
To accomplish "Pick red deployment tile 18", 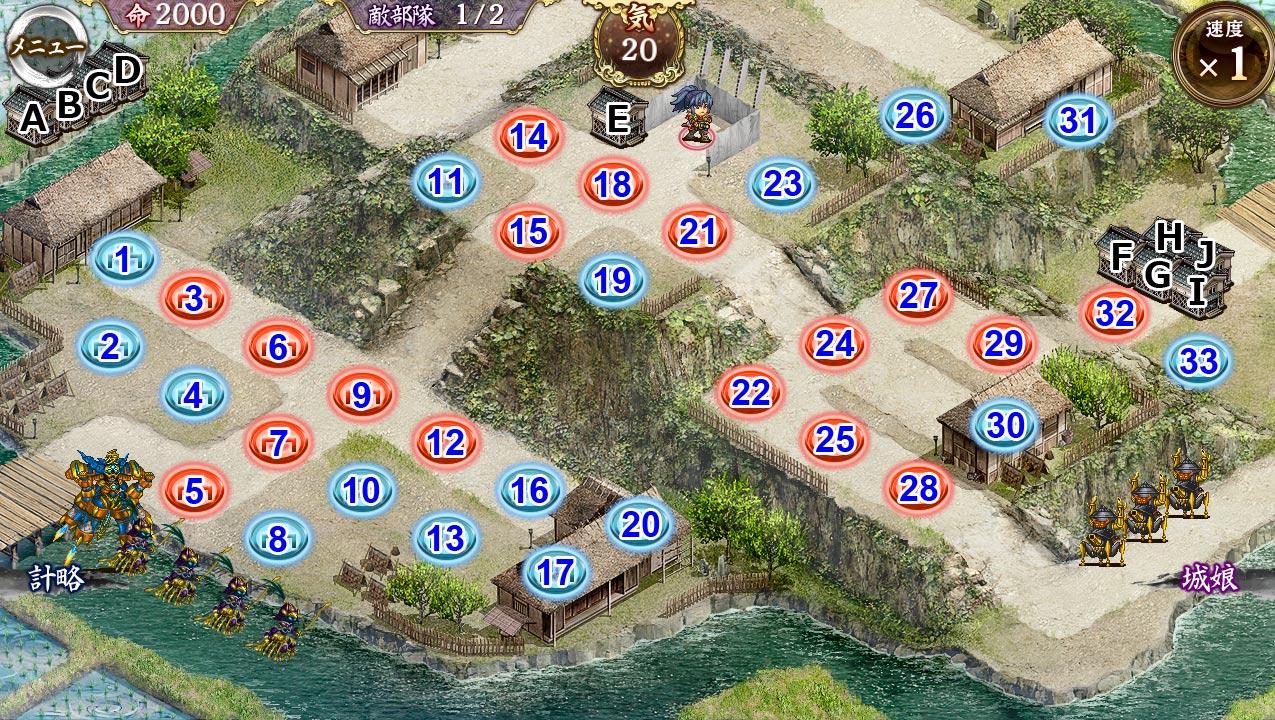I will (613, 185).
